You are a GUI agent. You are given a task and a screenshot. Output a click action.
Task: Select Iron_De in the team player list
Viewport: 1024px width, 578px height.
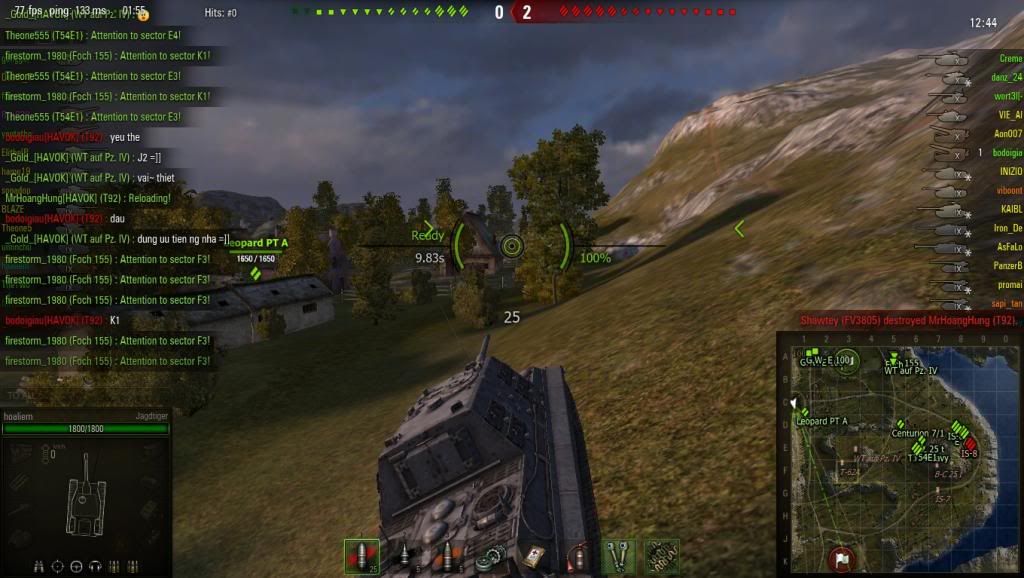click(x=1006, y=228)
